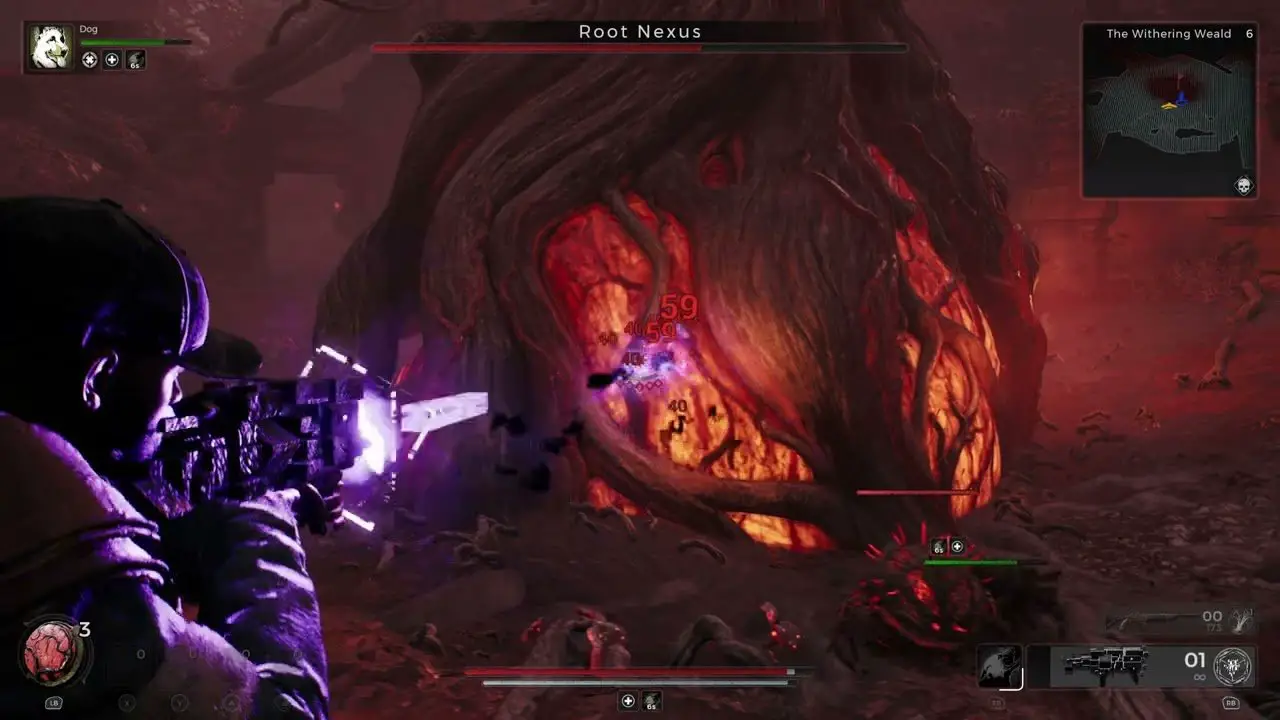Select the archetype skill icon beside weapons
Viewport: 1280px width, 720px height.
pos(999,667)
